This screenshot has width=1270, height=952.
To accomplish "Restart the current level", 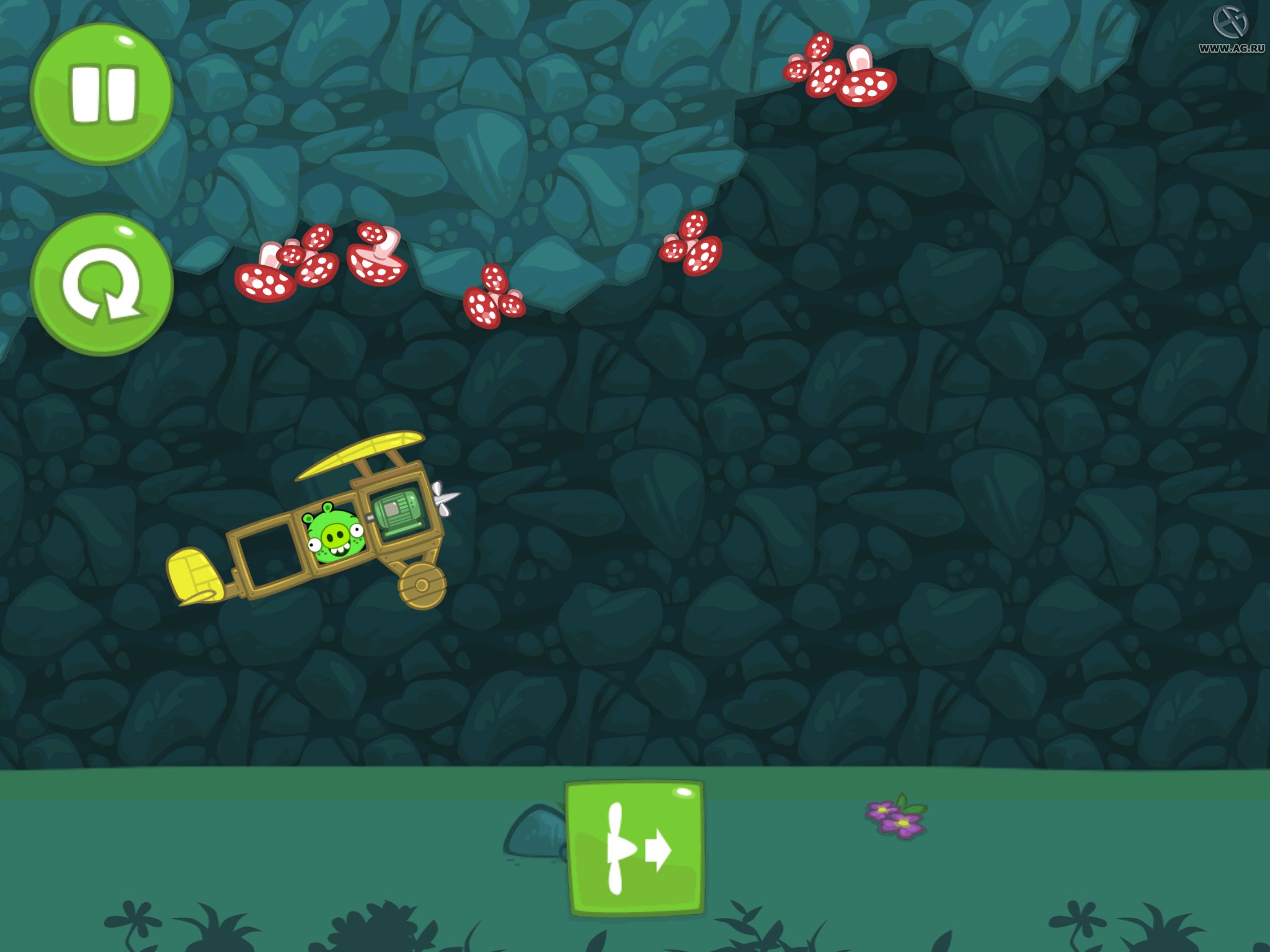I will 104,282.
